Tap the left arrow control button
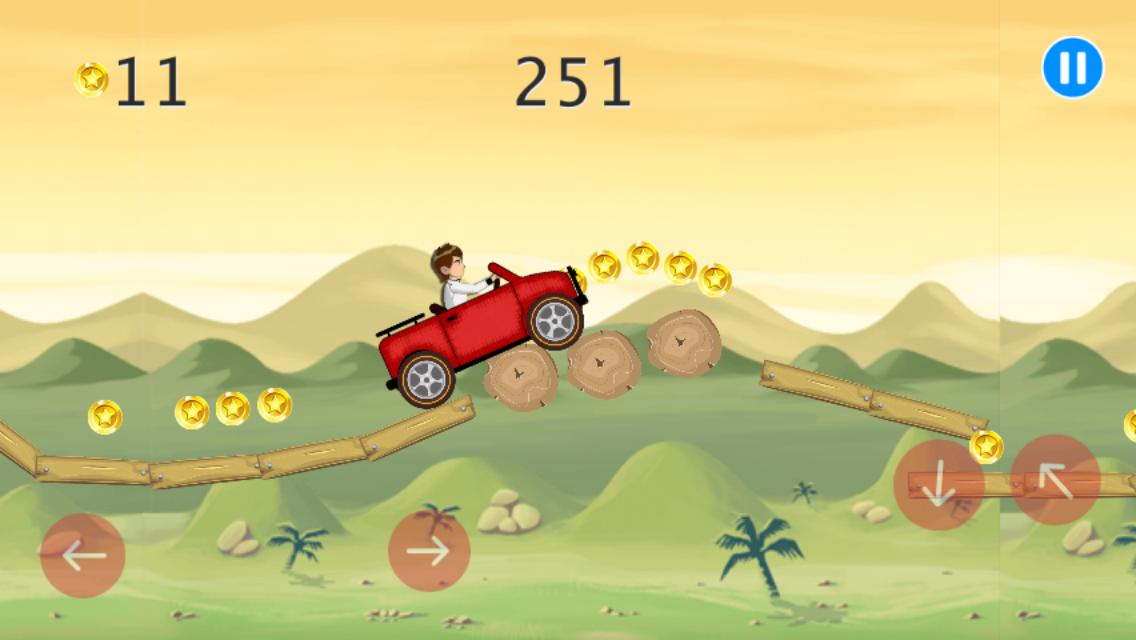Image resolution: width=1136 pixels, height=640 pixels. click(83, 555)
